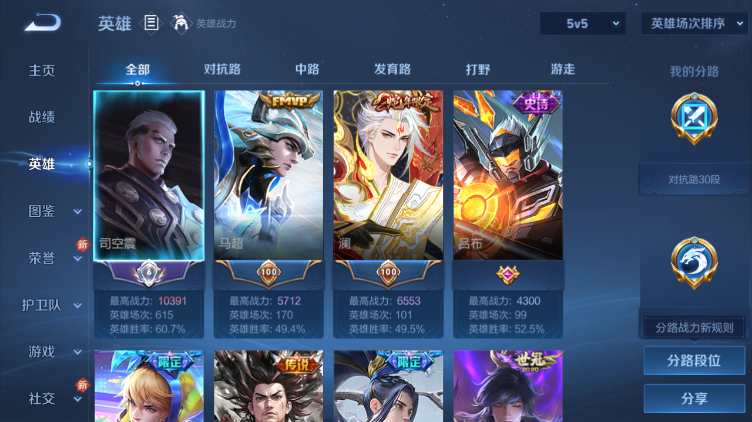This screenshot has width=752, height=422.
Task: Open the 游戏 sidebar menu
Action: click(x=42, y=351)
